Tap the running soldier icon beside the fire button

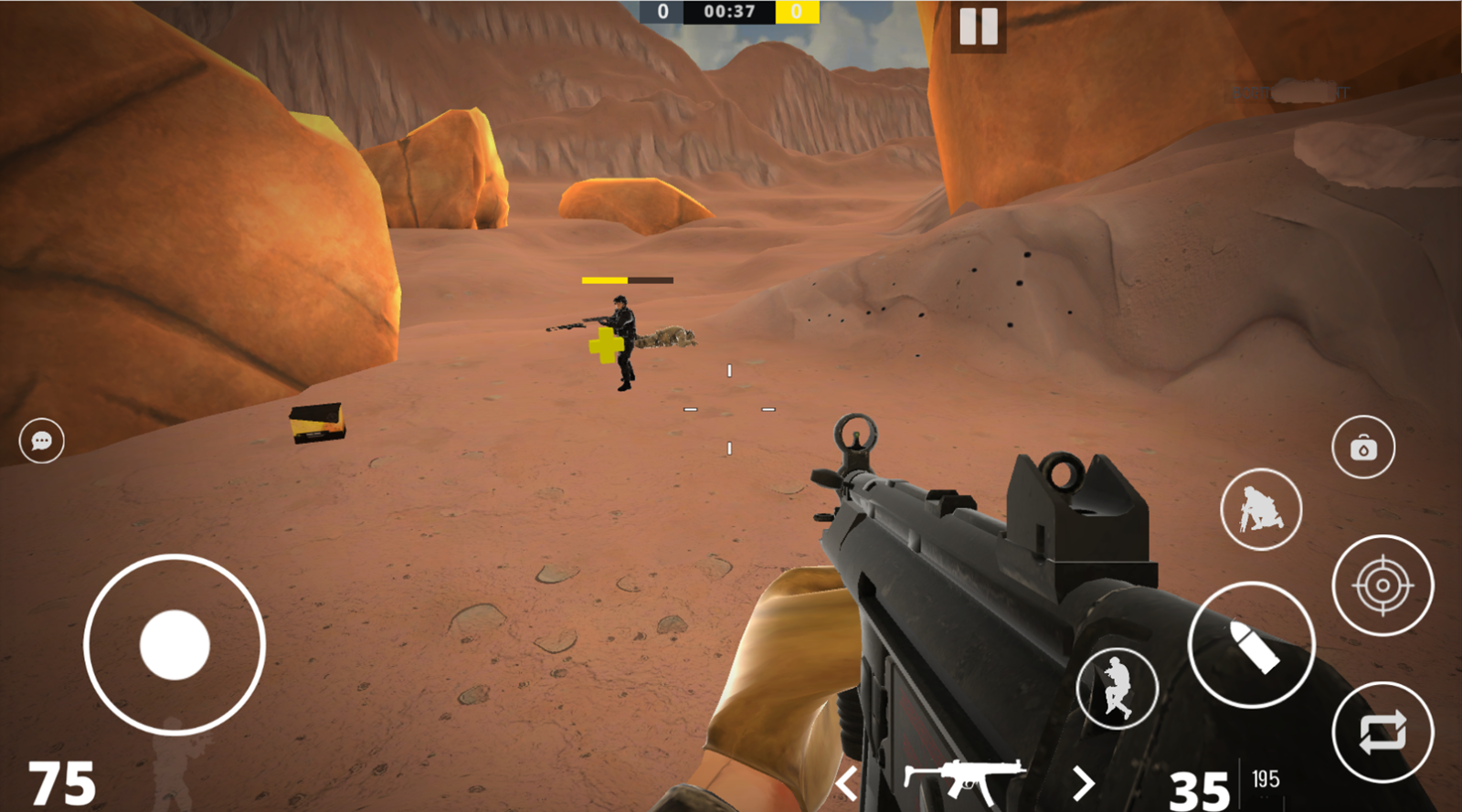(x=1117, y=689)
